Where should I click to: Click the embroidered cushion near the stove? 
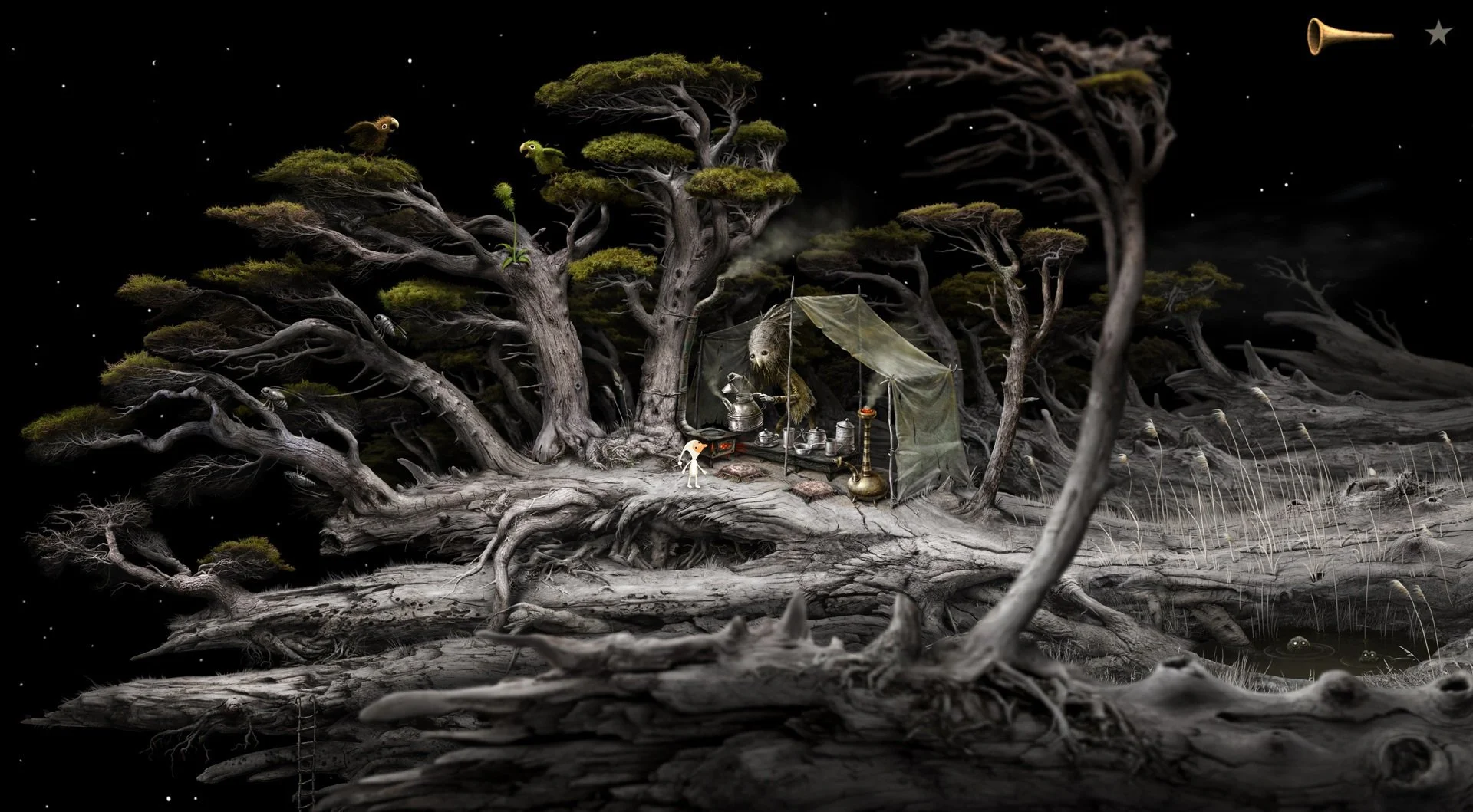click(x=740, y=472)
